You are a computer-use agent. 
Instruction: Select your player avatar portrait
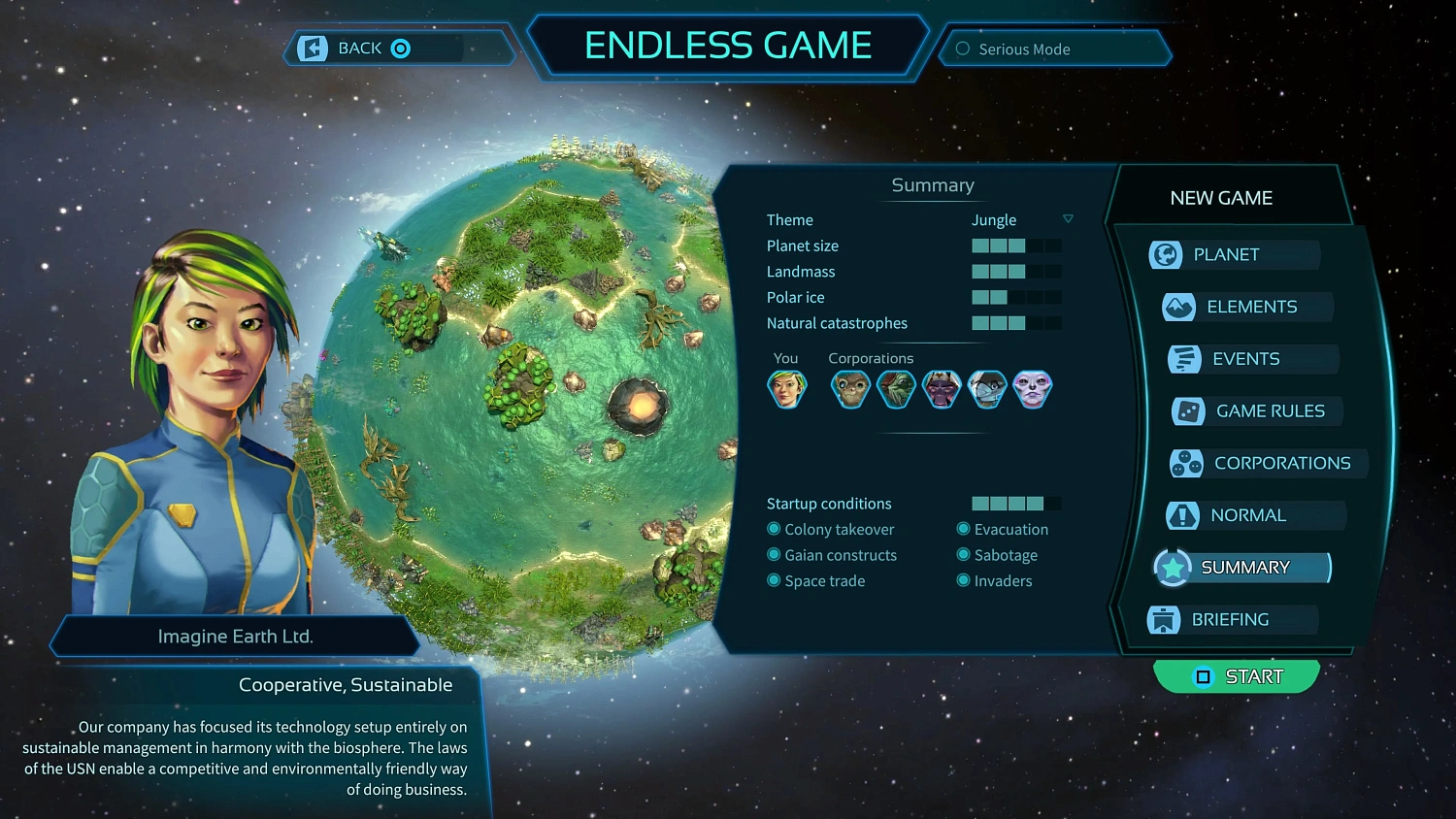[x=787, y=388]
